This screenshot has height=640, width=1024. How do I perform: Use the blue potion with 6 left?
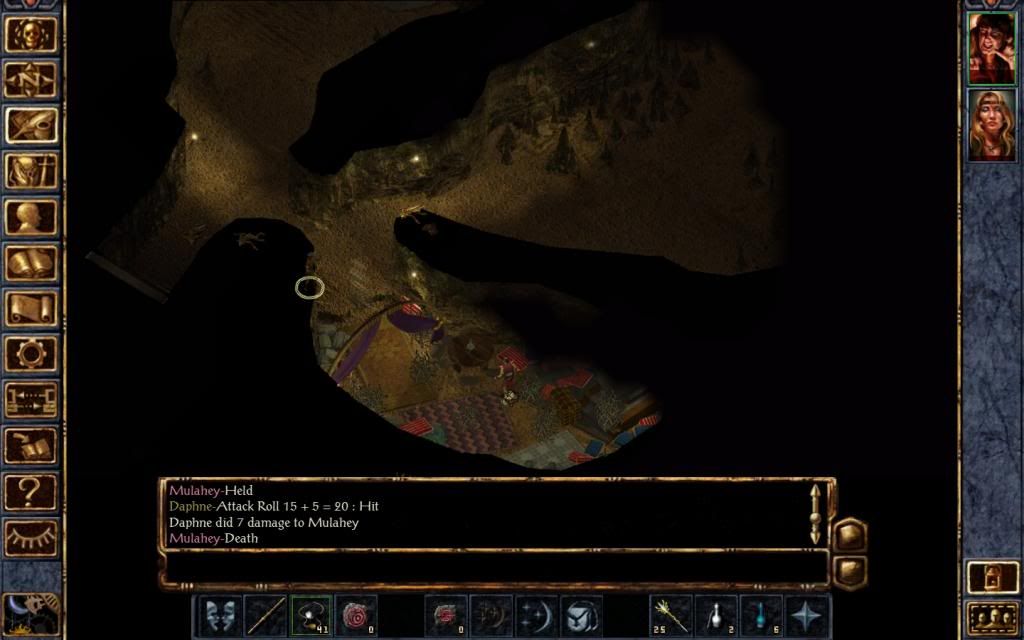coord(761,616)
